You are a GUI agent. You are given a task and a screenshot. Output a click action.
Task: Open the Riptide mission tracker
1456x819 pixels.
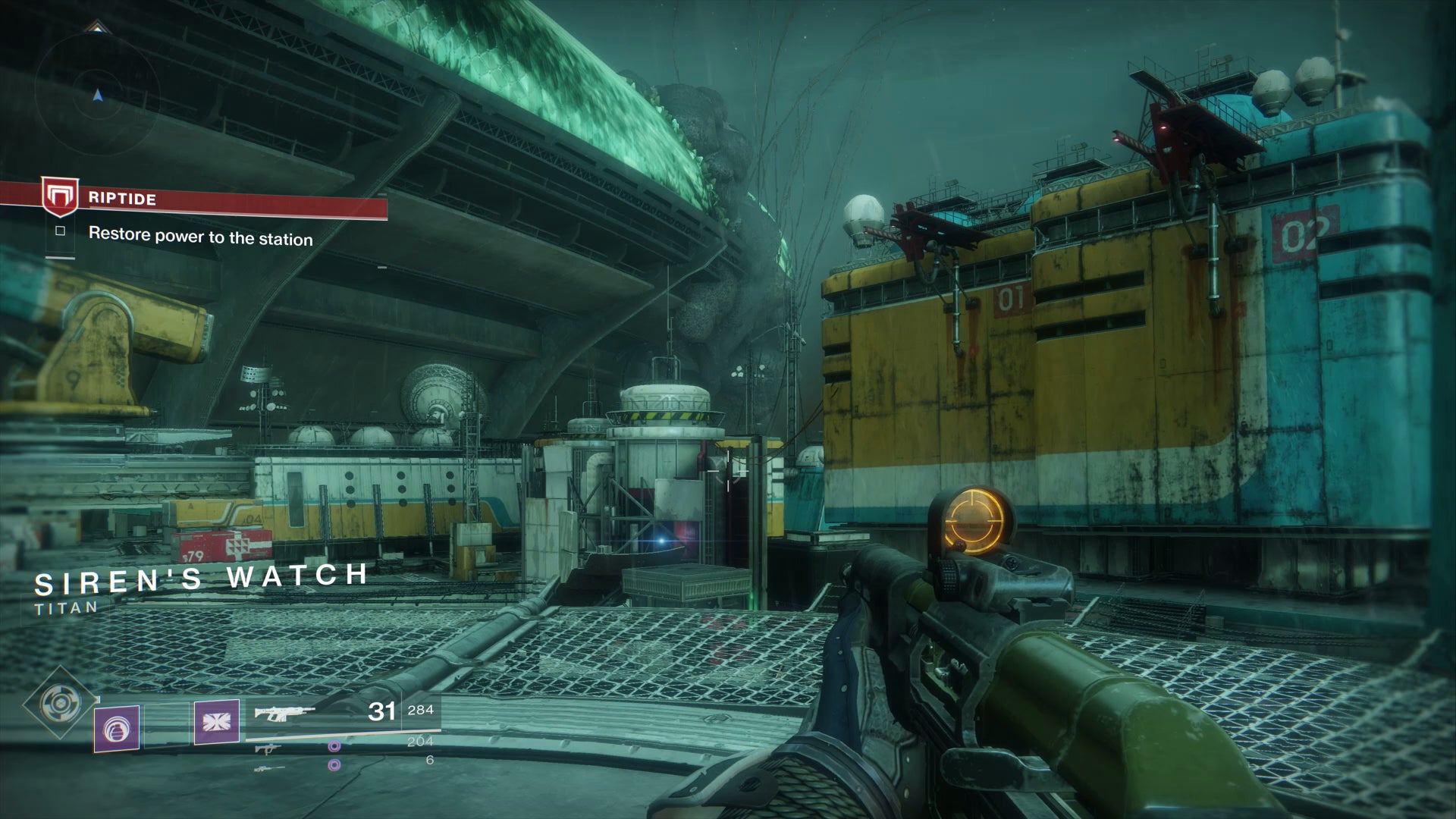tap(121, 199)
